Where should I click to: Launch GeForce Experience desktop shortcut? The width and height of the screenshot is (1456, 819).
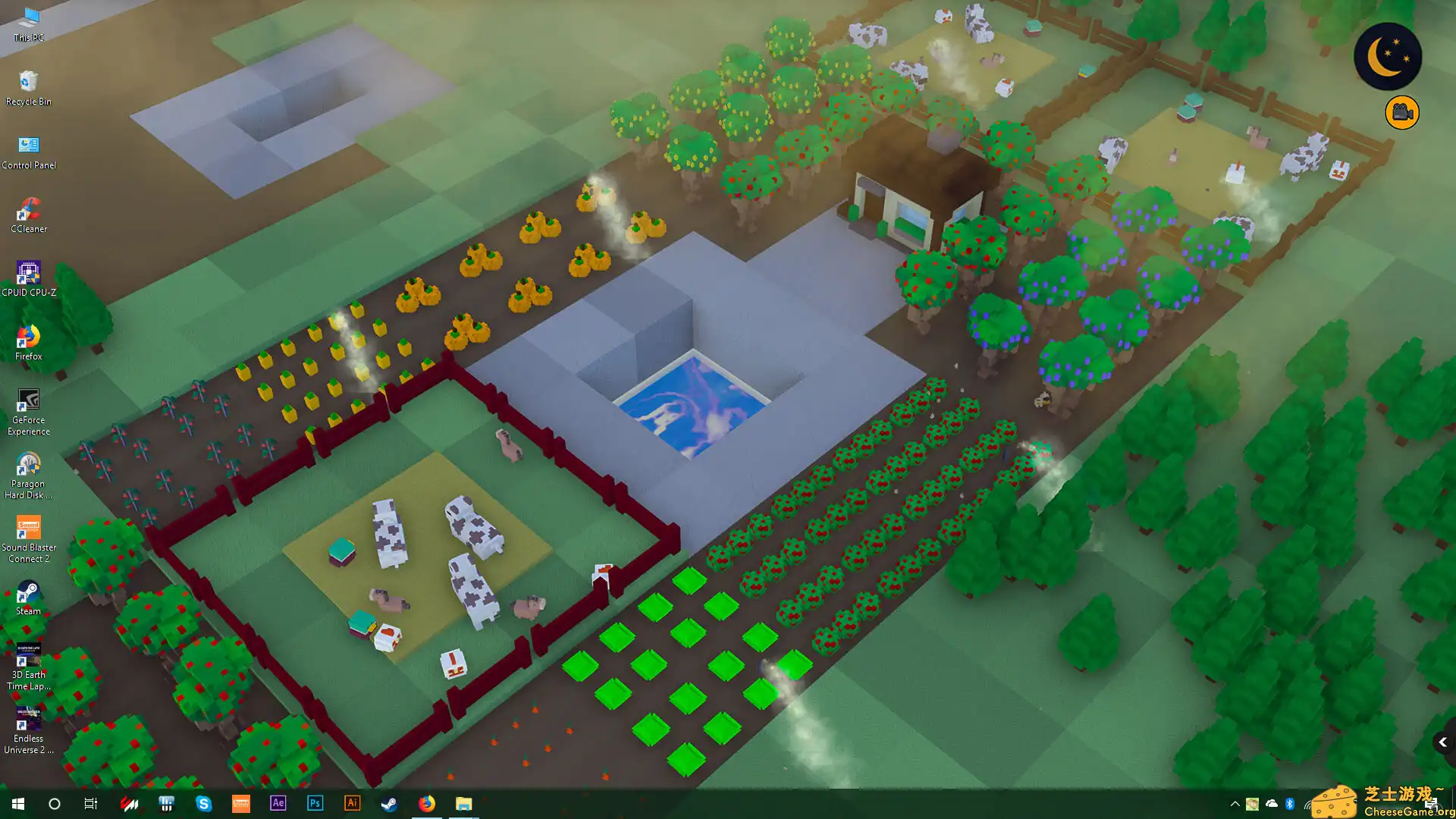pos(28,400)
